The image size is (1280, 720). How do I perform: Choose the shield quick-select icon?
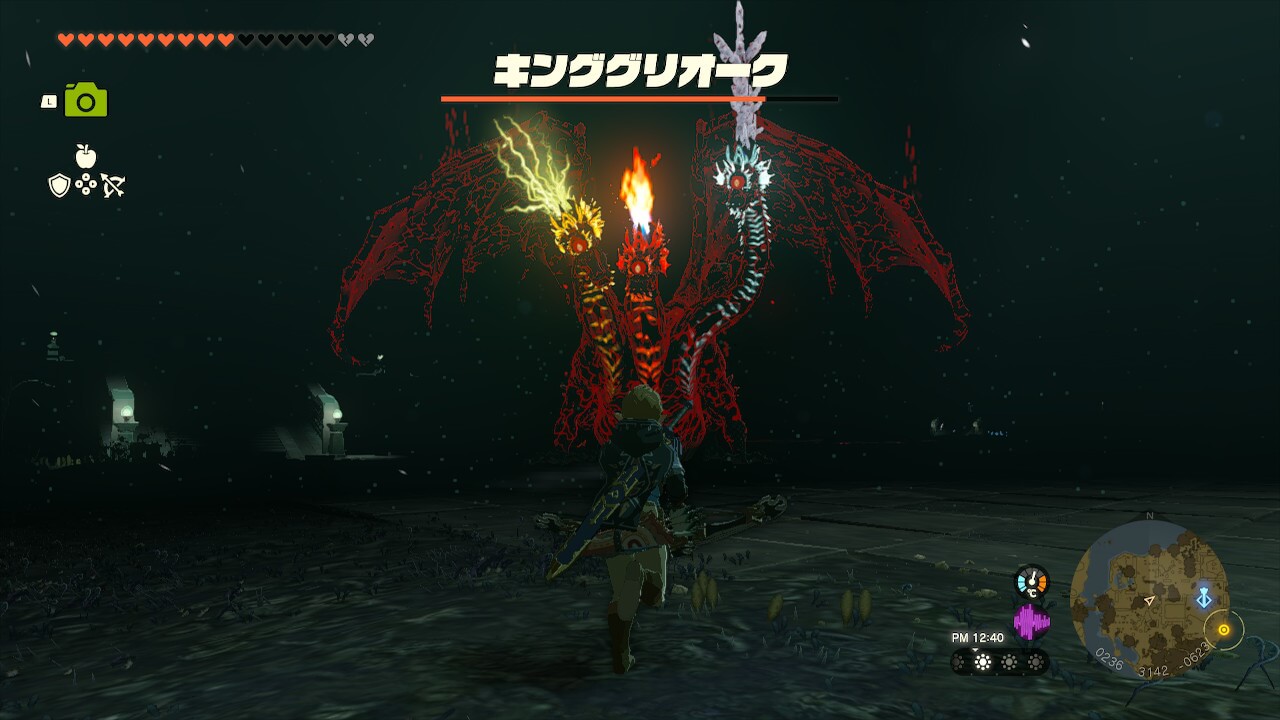(x=59, y=185)
